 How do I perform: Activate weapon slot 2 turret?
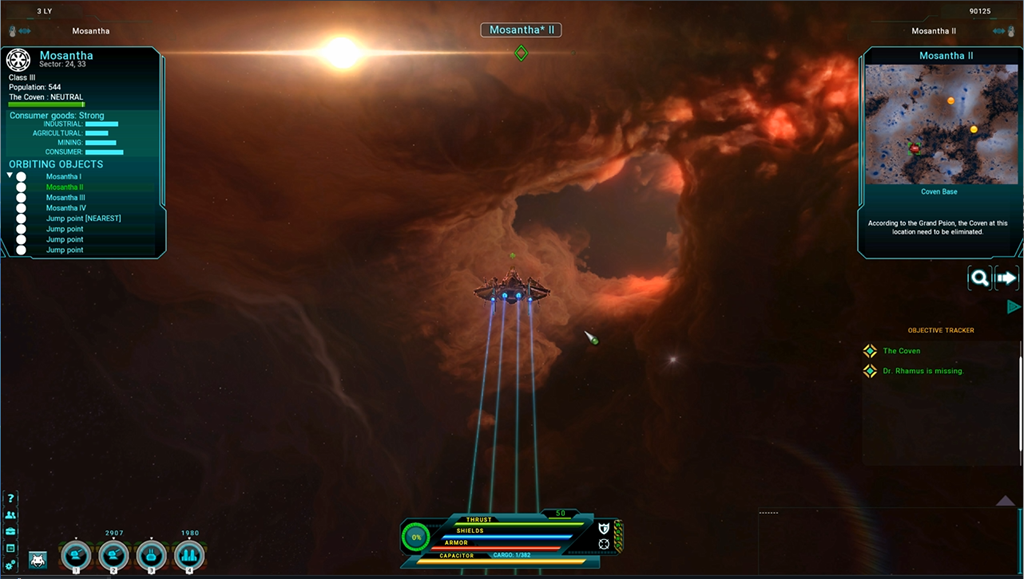pyautogui.click(x=113, y=555)
